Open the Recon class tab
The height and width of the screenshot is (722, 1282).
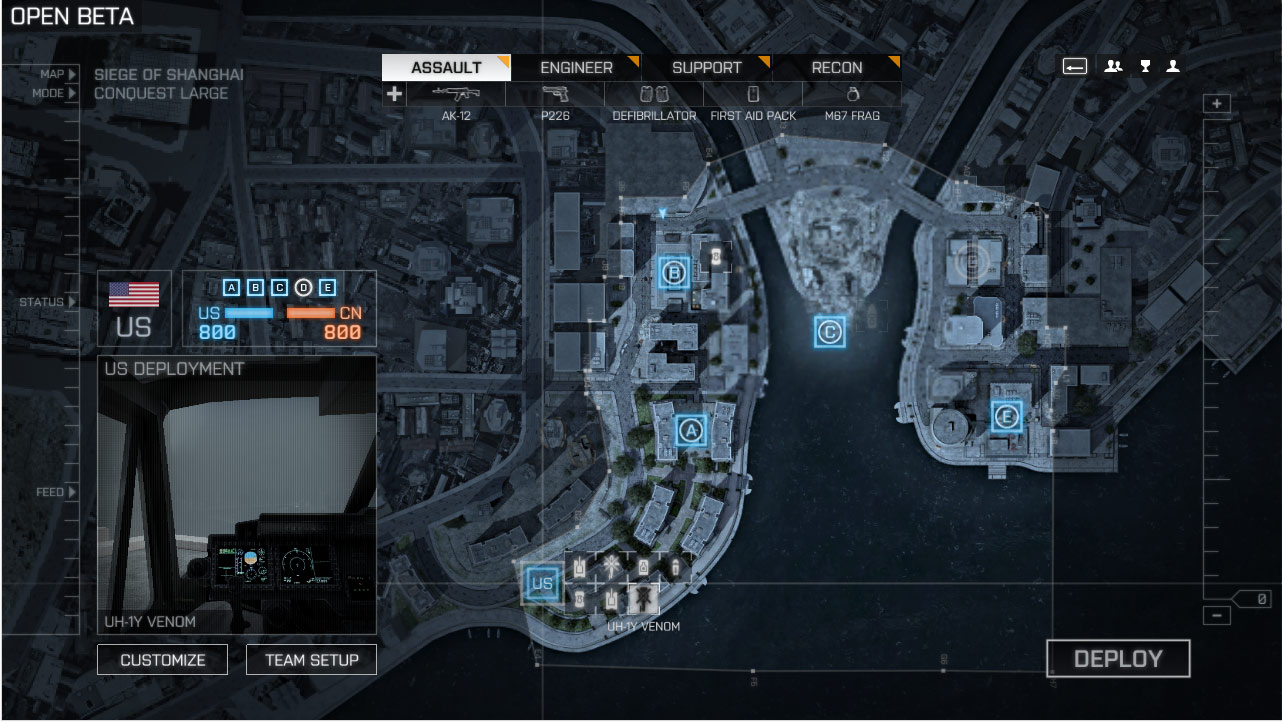[837, 68]
